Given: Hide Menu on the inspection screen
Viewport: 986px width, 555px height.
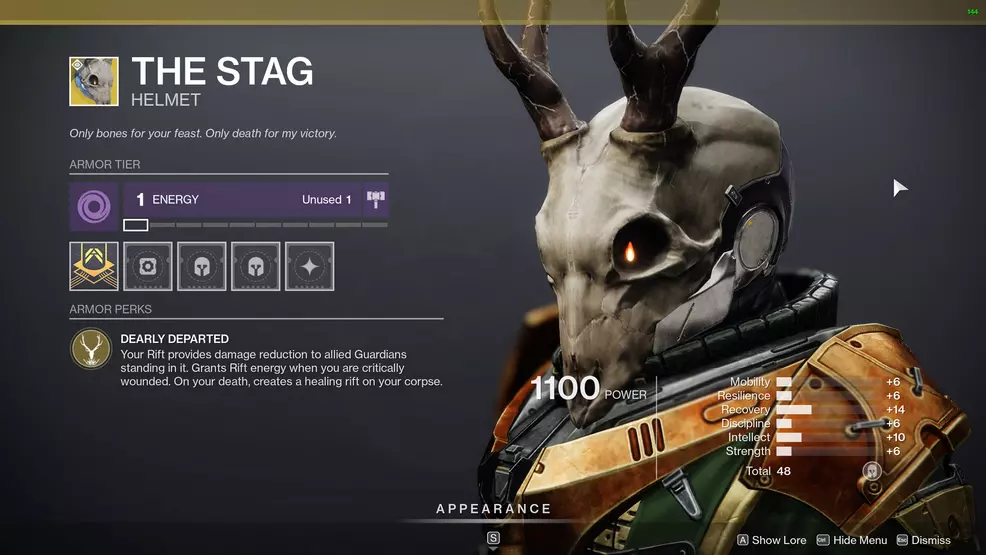Looking at the screenshot, I should [852, 540].
